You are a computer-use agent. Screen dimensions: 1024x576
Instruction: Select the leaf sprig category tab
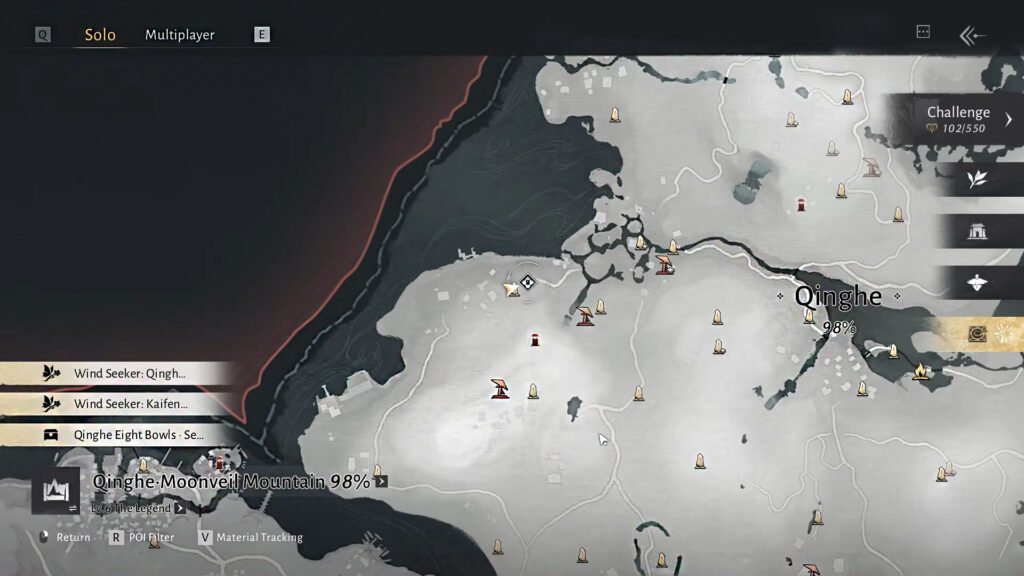[977, 179]
